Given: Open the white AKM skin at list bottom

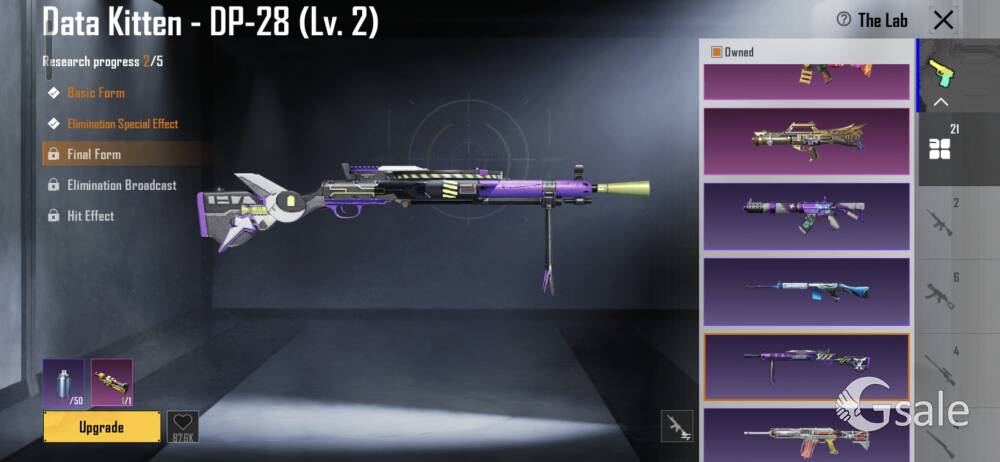Looking at the screenshot, I should click(806, 434).
